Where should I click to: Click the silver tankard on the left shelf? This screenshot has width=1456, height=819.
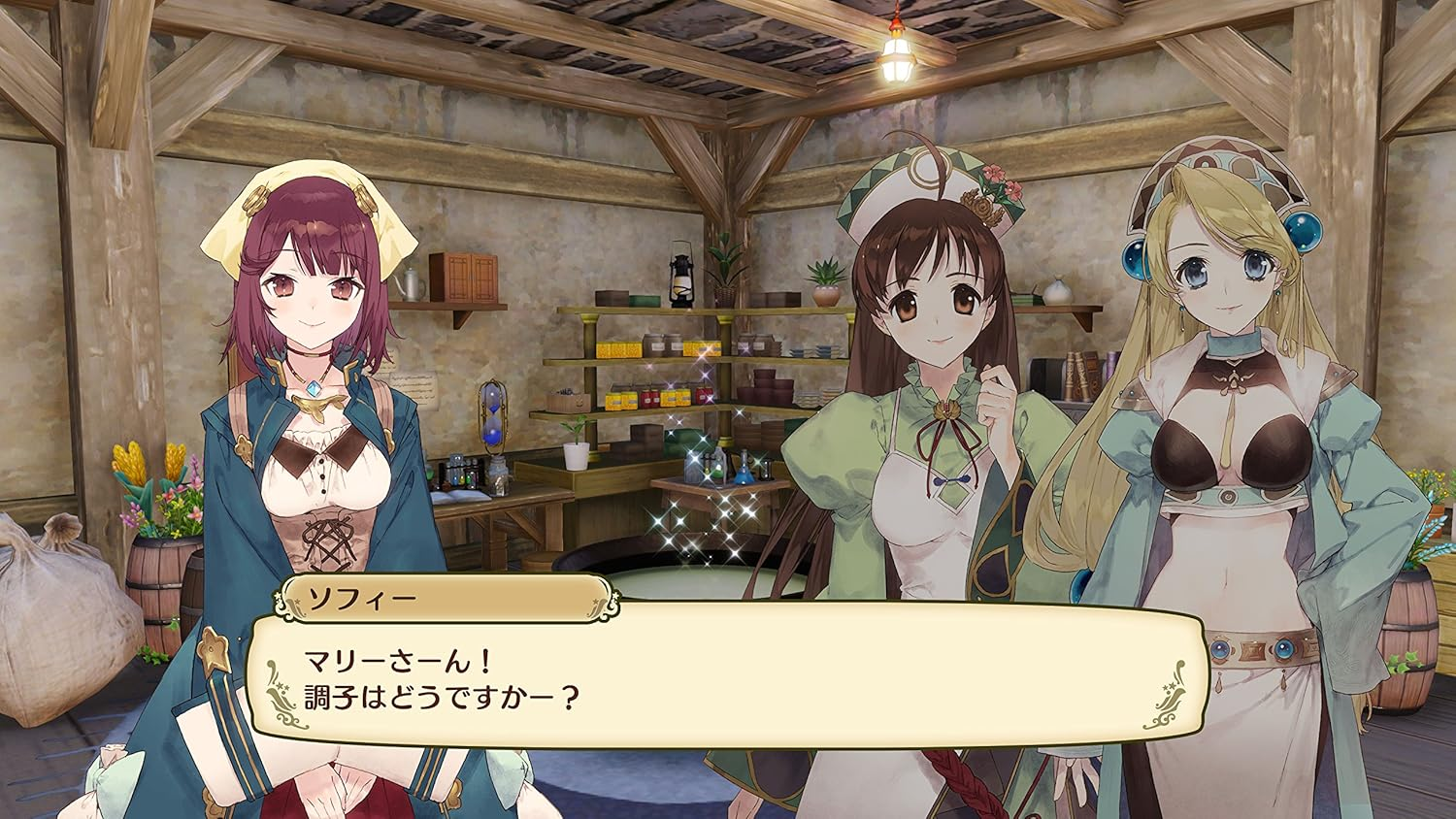tap(411, 284)
